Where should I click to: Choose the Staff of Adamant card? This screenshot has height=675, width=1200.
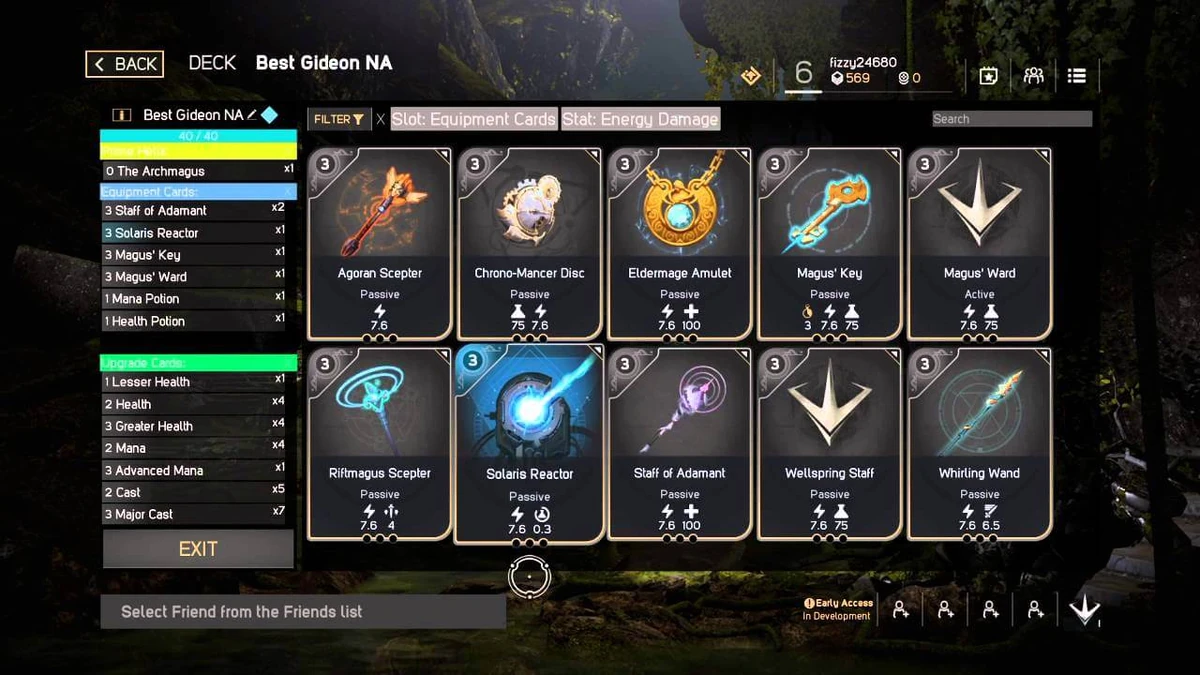[680, 444]
